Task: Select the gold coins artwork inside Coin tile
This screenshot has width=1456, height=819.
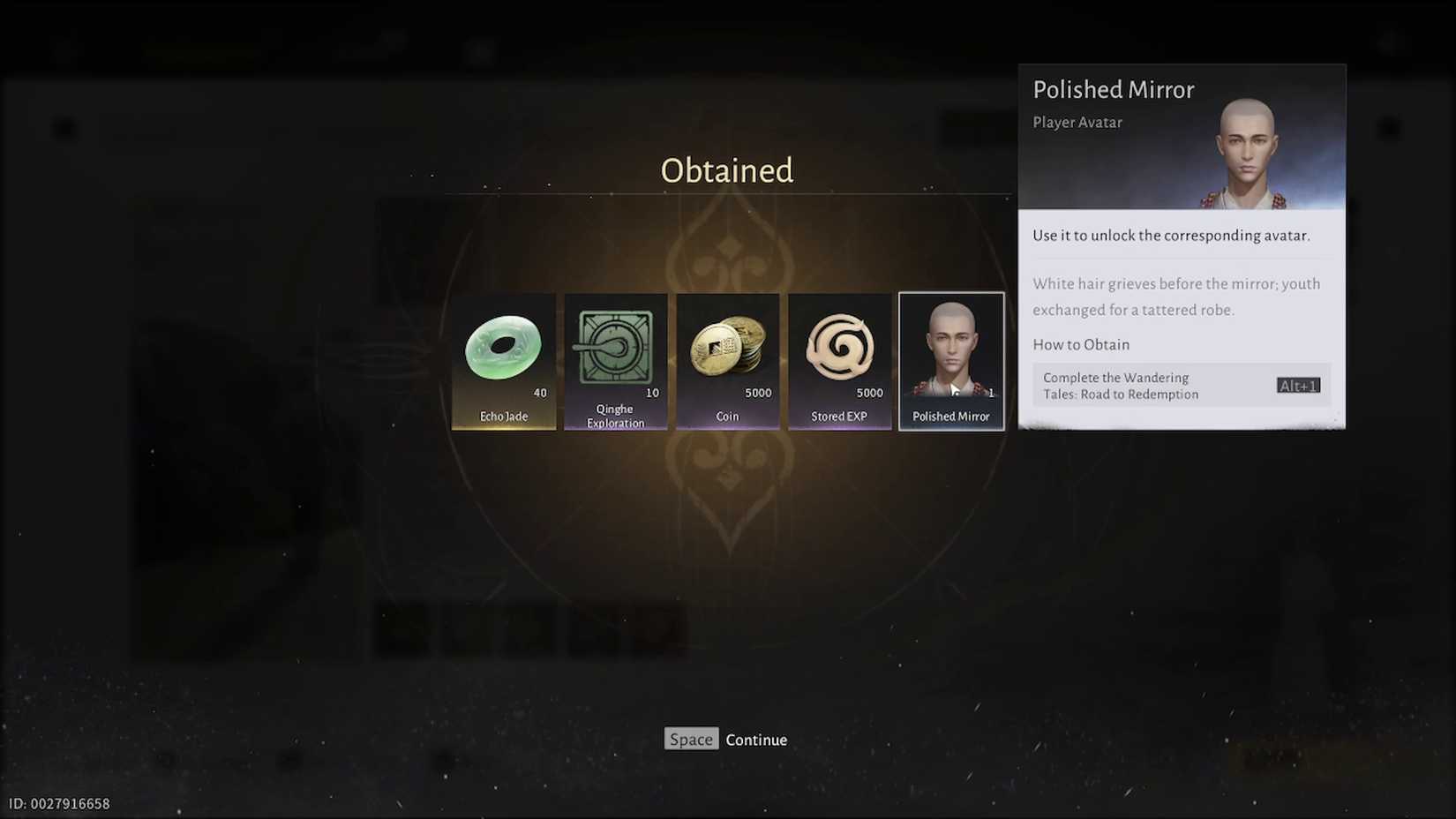Action: [x=727, y=349]
